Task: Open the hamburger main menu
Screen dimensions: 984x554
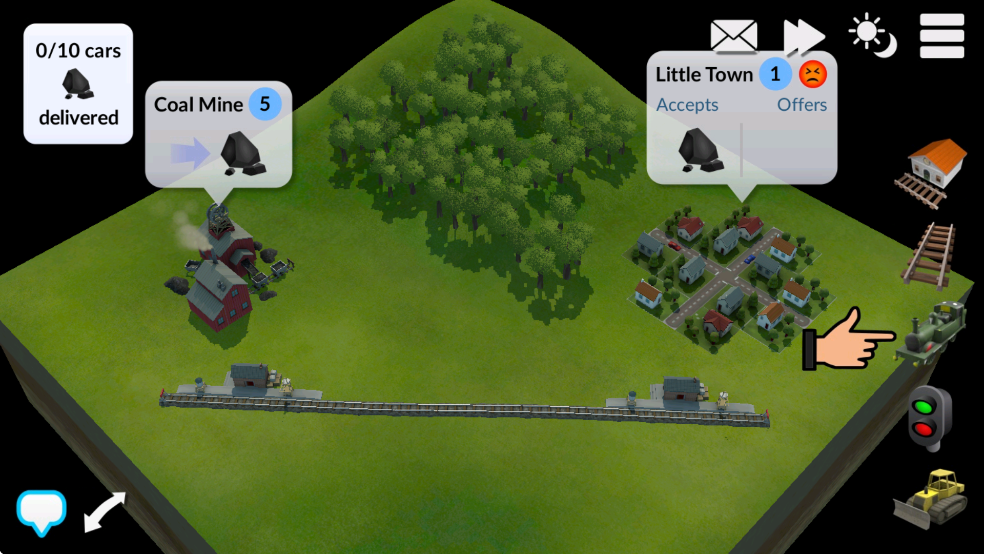Action: point(941,36)
